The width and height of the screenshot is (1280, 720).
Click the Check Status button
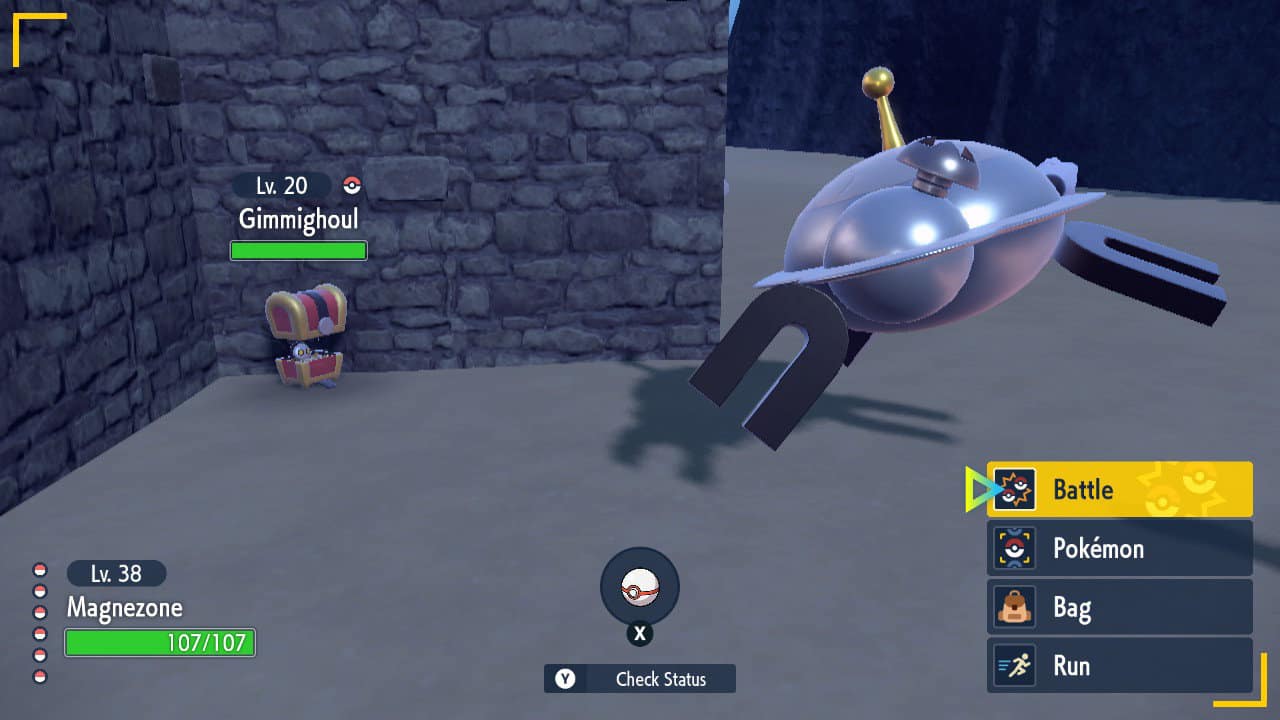(640, 679)
